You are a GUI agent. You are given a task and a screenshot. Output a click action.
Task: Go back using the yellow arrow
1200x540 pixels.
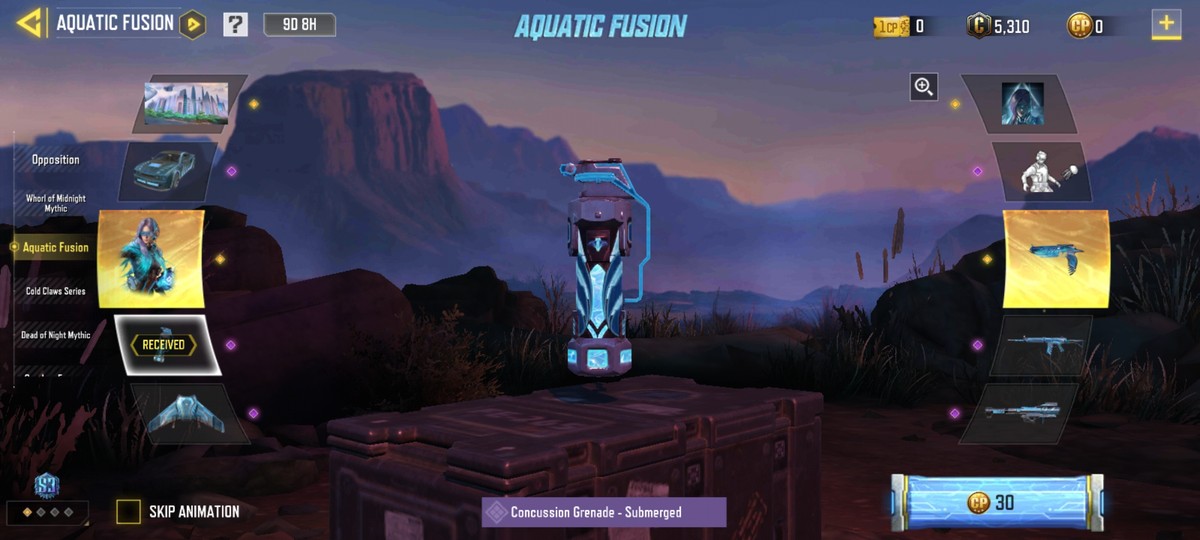coord(30,23)
